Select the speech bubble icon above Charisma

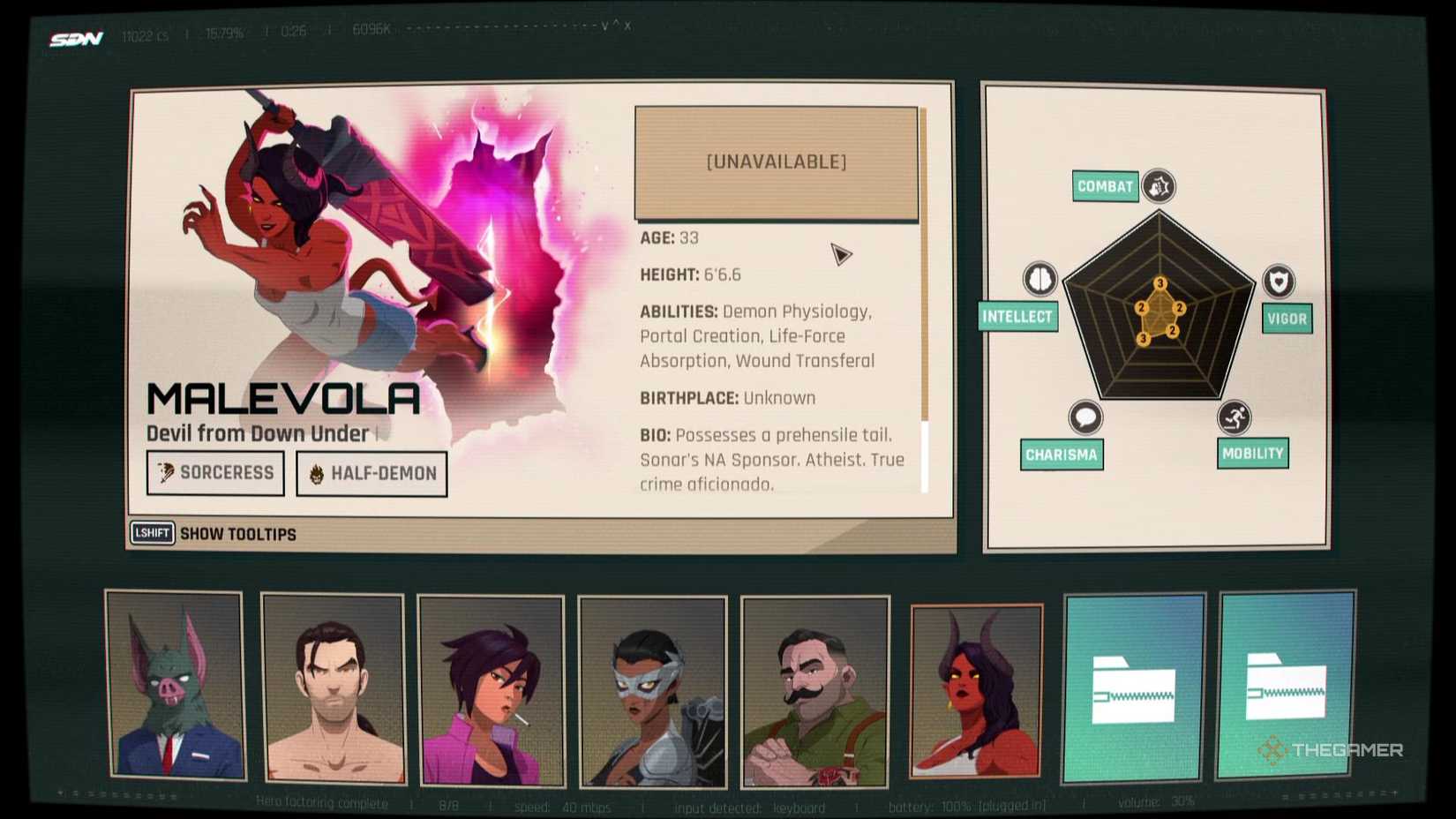[1084, 415]
